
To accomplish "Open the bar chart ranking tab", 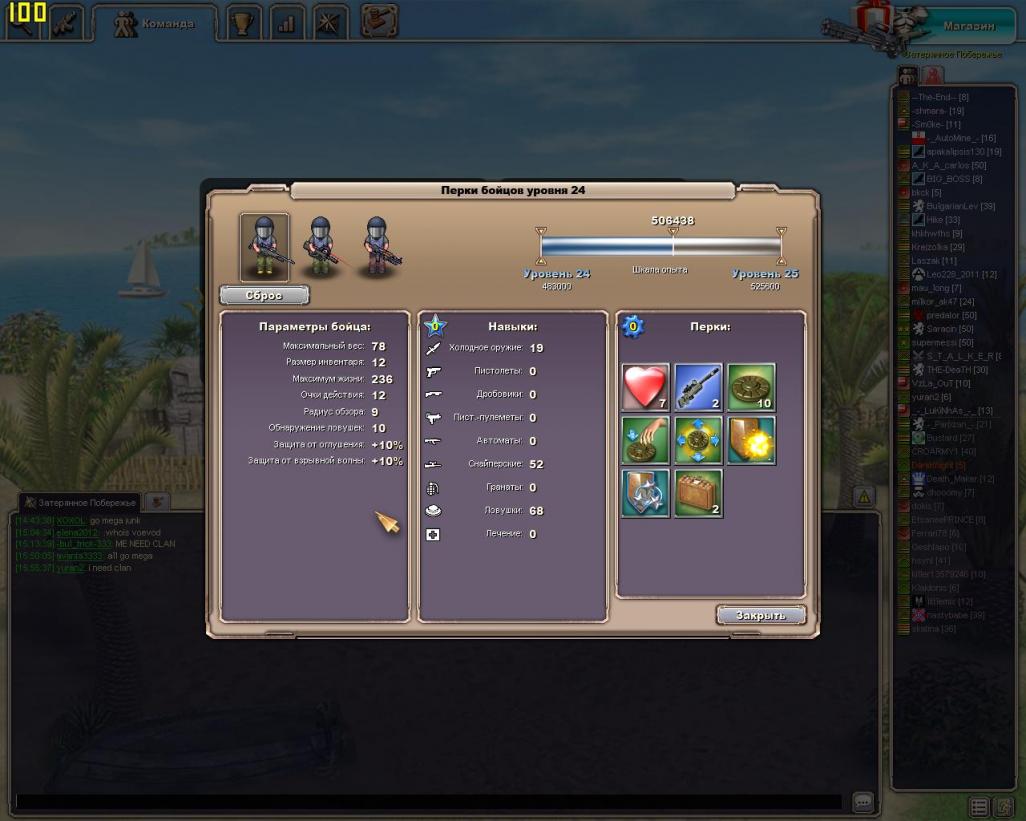I will click(286, 23).
